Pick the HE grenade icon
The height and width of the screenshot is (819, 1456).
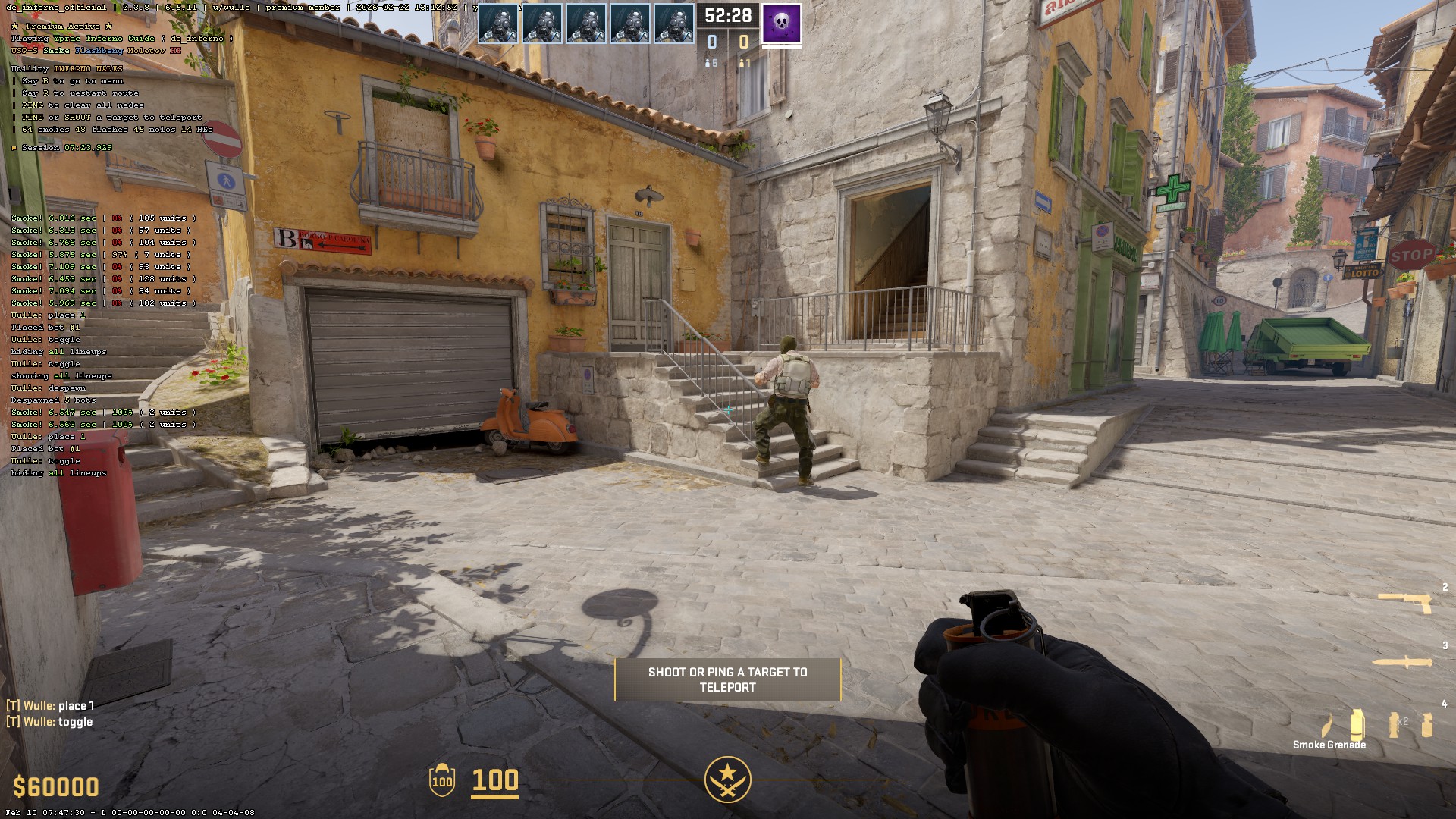1427,725
